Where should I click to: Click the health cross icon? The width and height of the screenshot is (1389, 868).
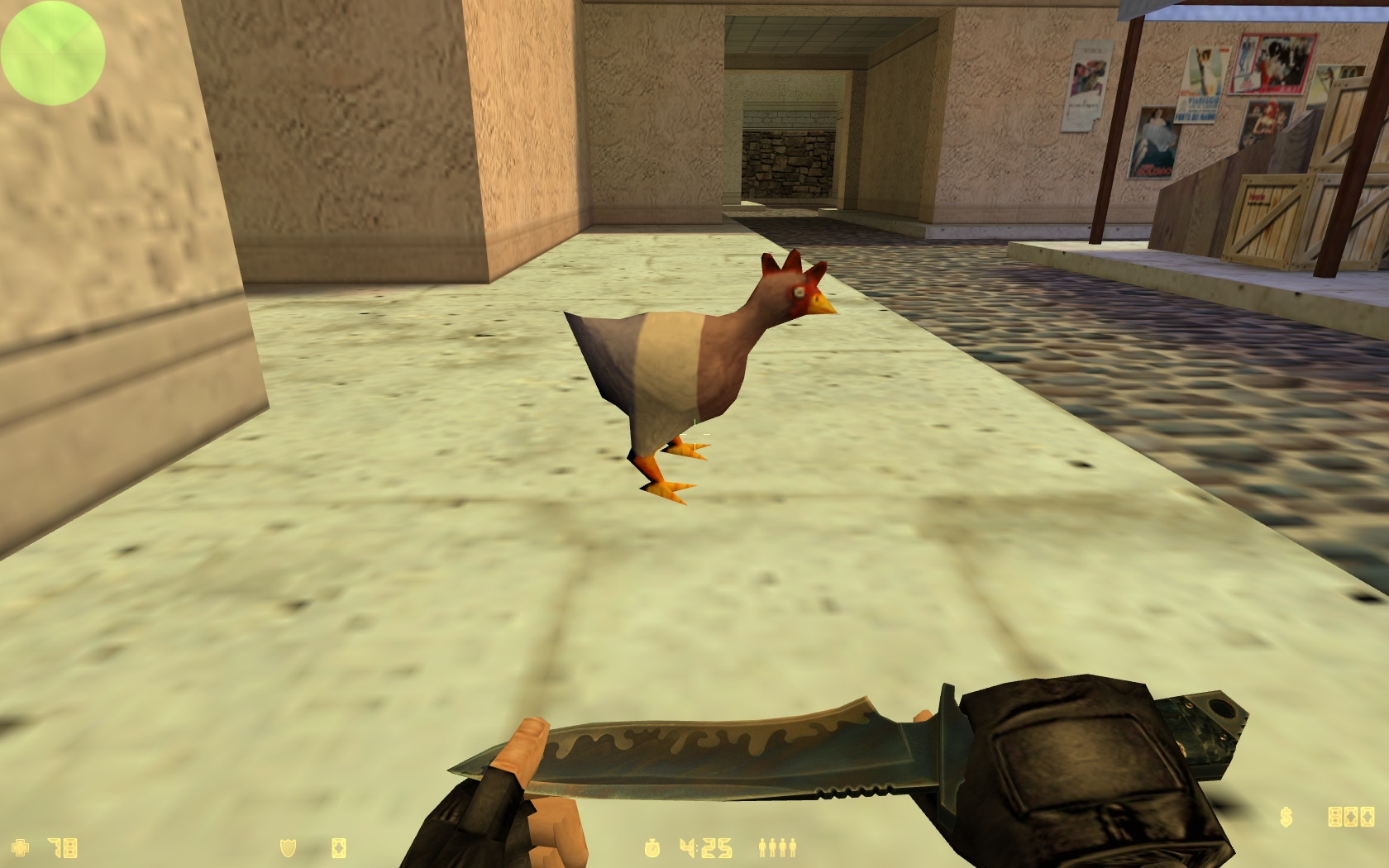tap(20, 847)
